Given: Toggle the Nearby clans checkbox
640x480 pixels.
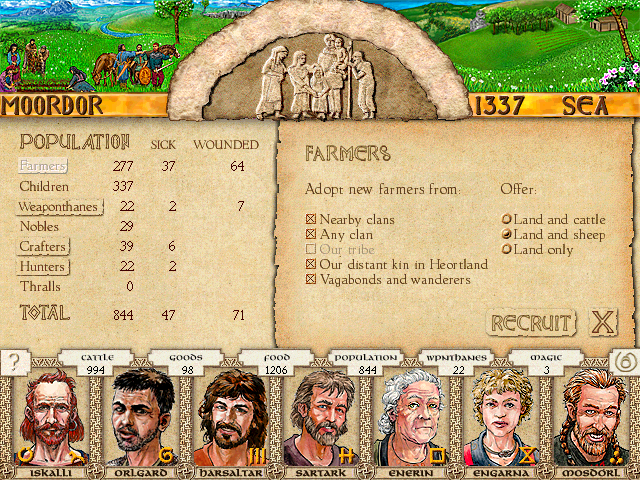Looking at the screenshot, I should 310,219.
